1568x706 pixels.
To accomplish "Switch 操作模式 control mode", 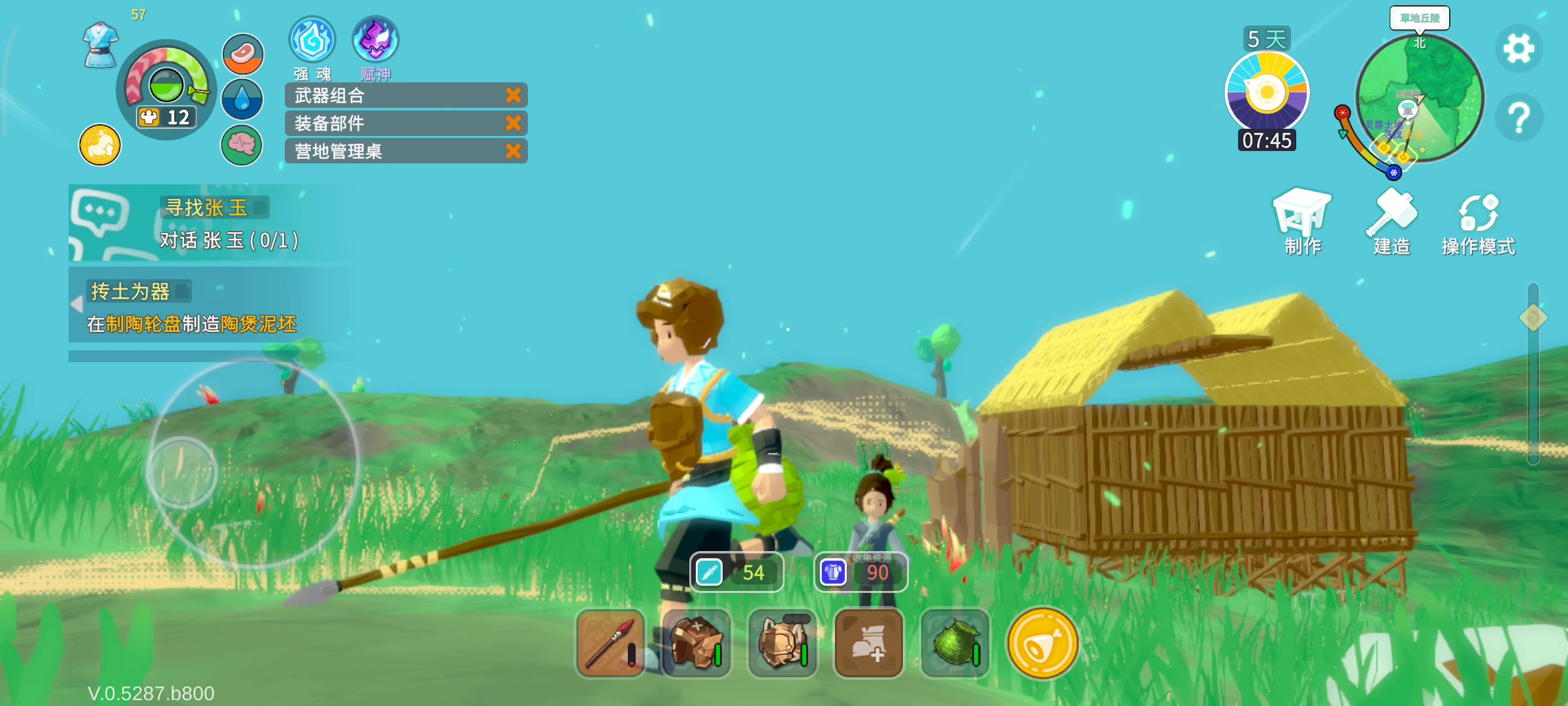I will pyautogui.click(x=1478, y=222).
